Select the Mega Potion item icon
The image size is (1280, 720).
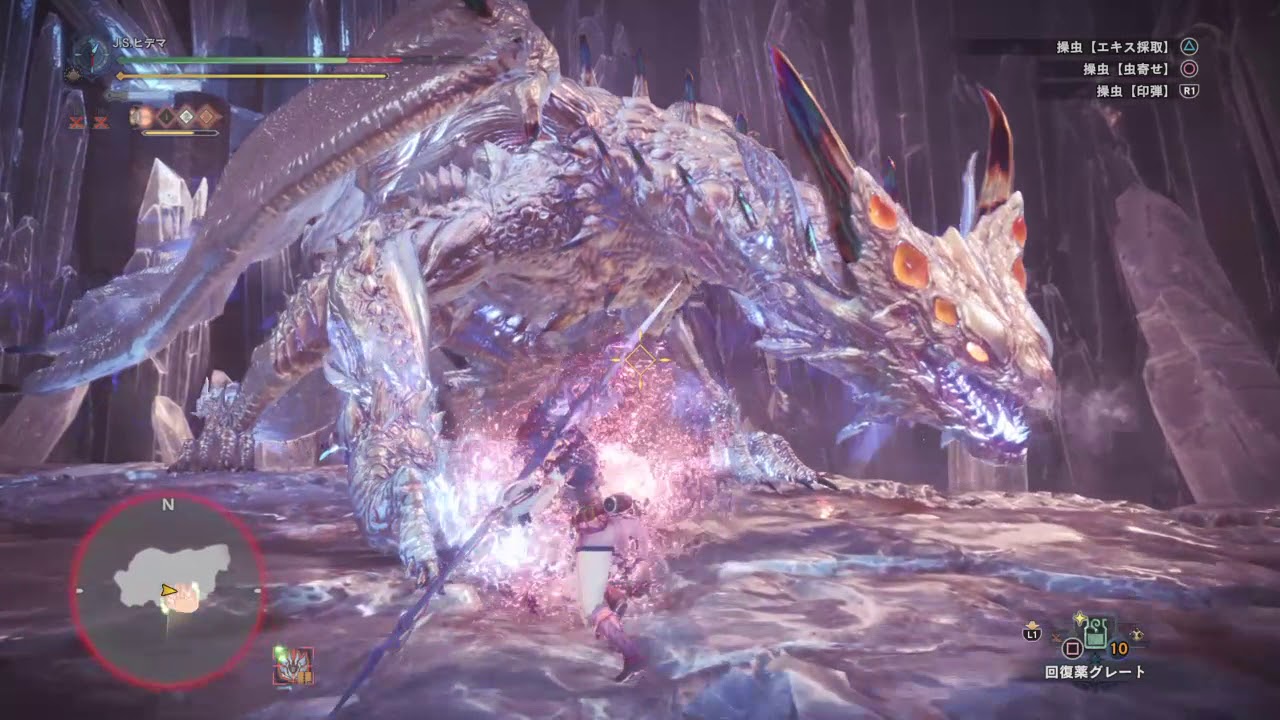pyautogui.click(x=1097, y=634)
